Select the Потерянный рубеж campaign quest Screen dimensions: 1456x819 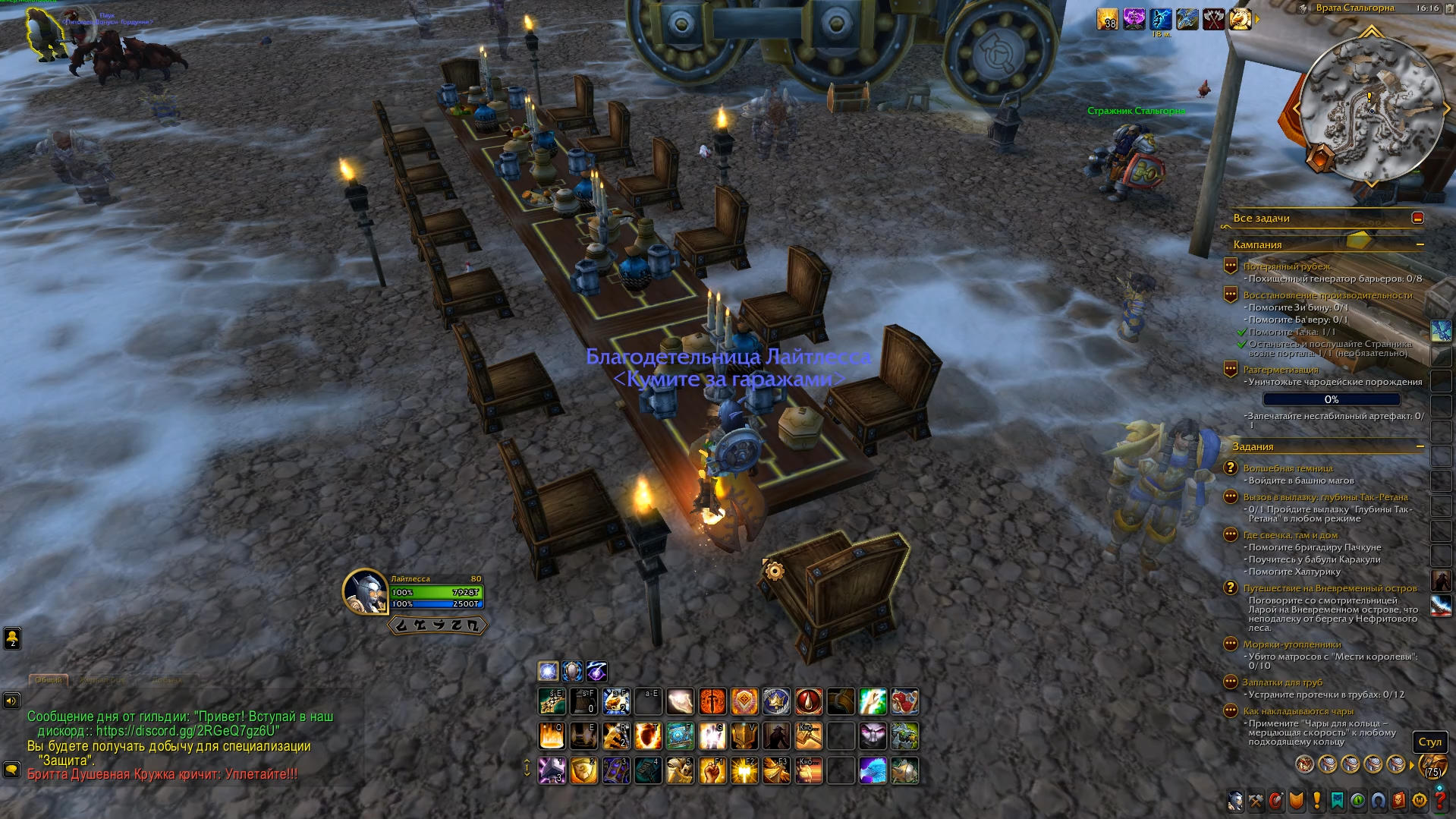pyautogui.click(x=1287, y=266)
